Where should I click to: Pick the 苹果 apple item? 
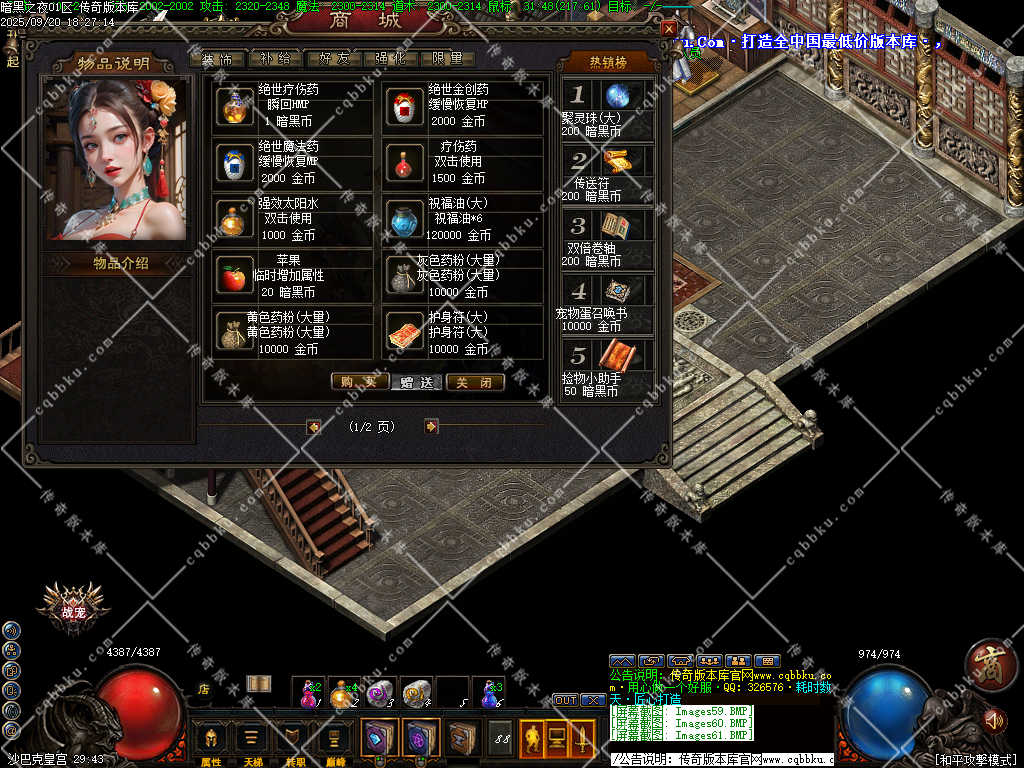point(235,277)
